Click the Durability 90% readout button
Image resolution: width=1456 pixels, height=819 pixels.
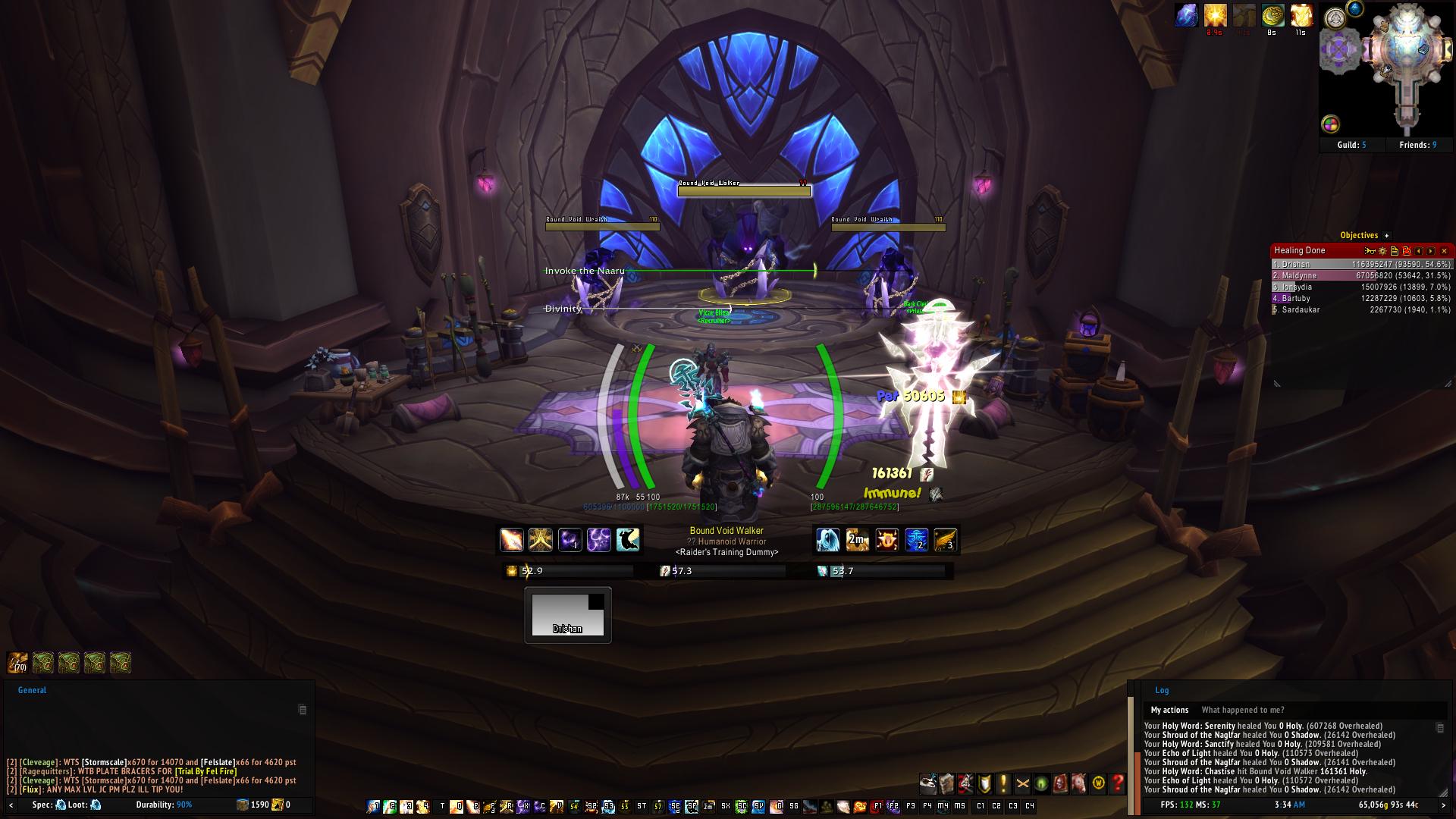(x=164, y=805)
